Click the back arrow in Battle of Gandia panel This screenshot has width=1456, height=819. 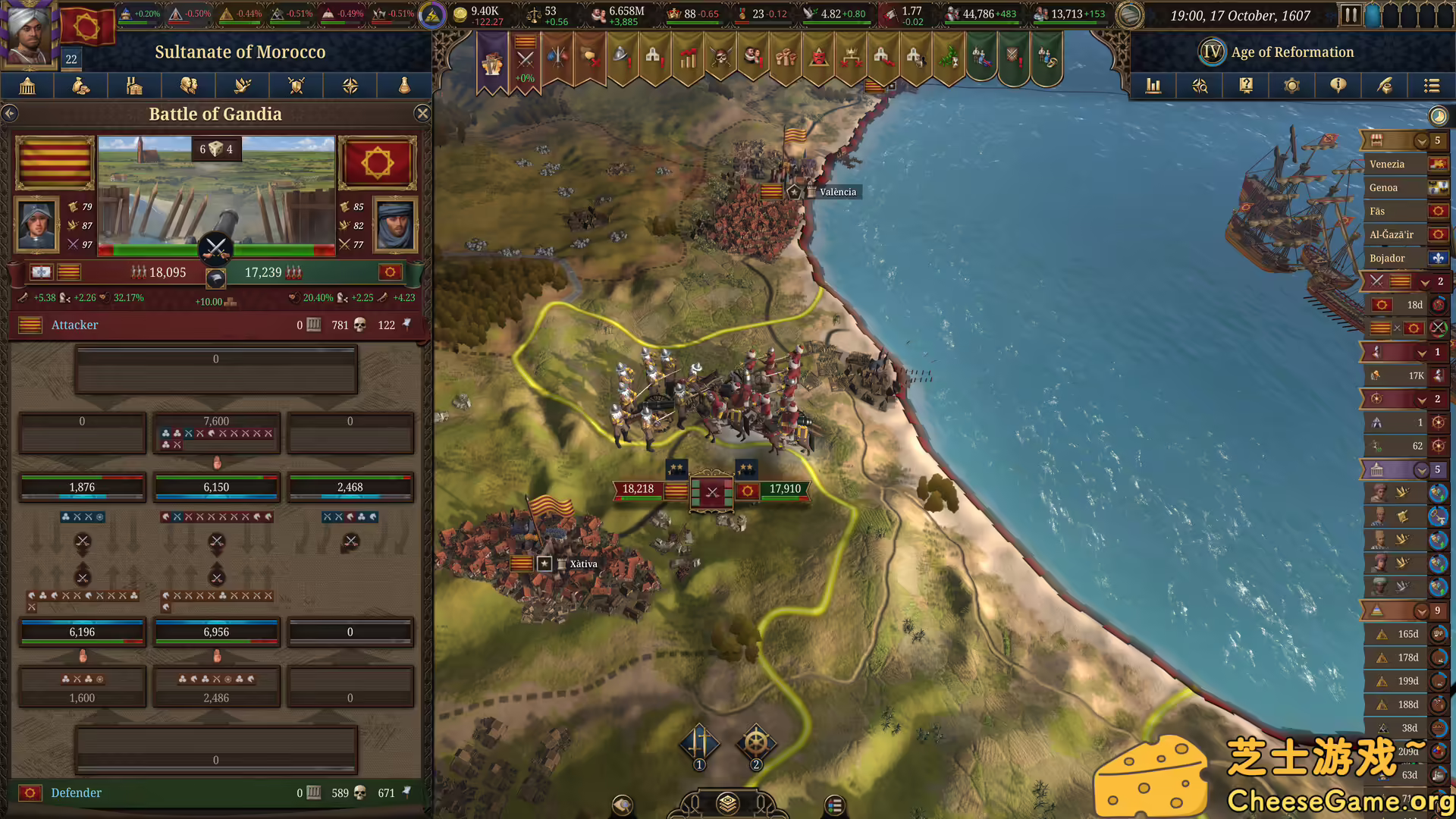(x=10, y=113)
